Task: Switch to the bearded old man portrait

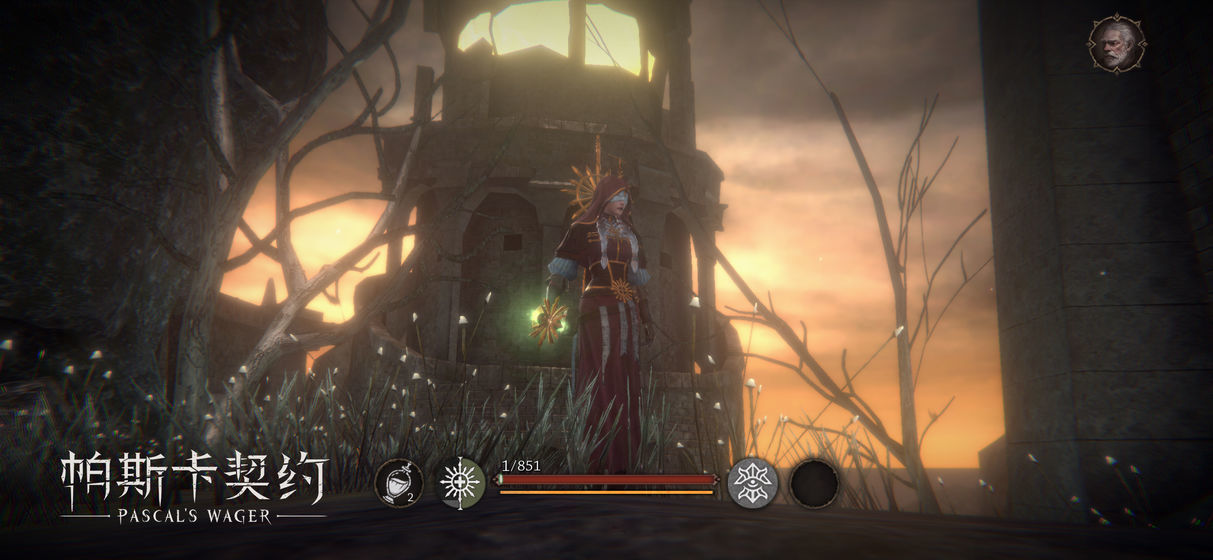Action: click(1116, 43)
